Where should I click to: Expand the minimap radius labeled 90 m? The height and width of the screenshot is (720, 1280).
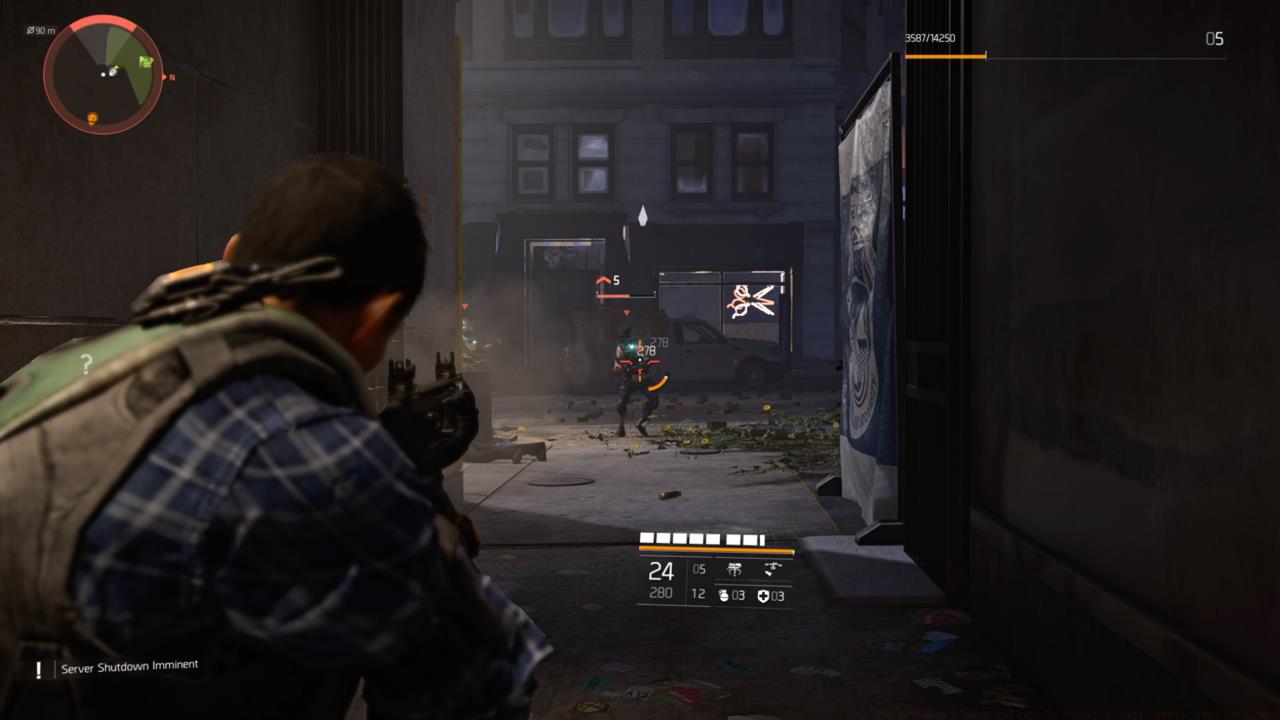[x=41, y=31]
